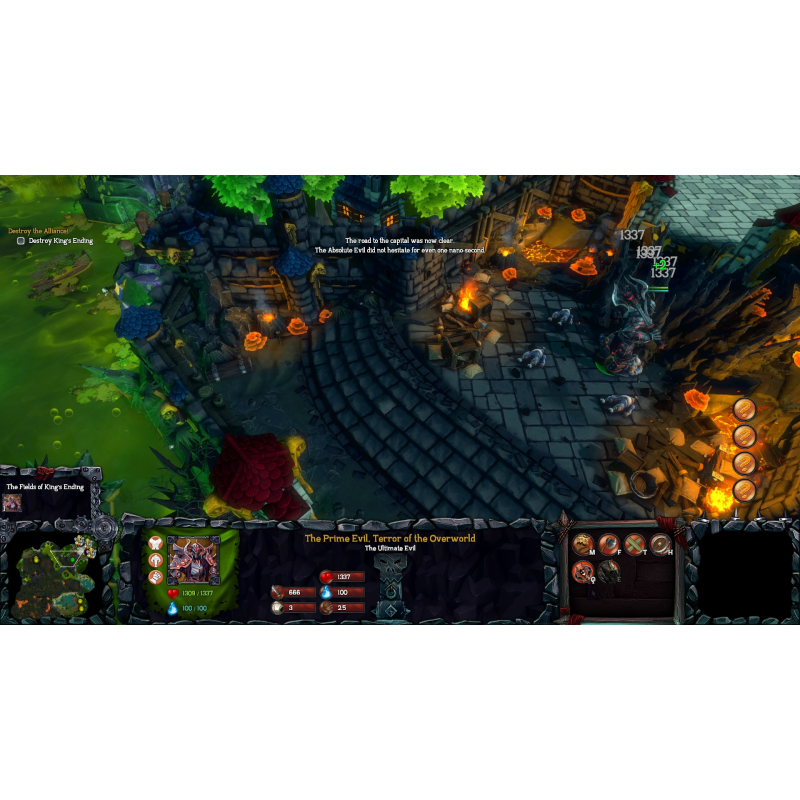Use the red ability icon marked Q
Image resolution: width=800 pixels, height=800 pixels.
pyautogui.click(x=582, y=571)
